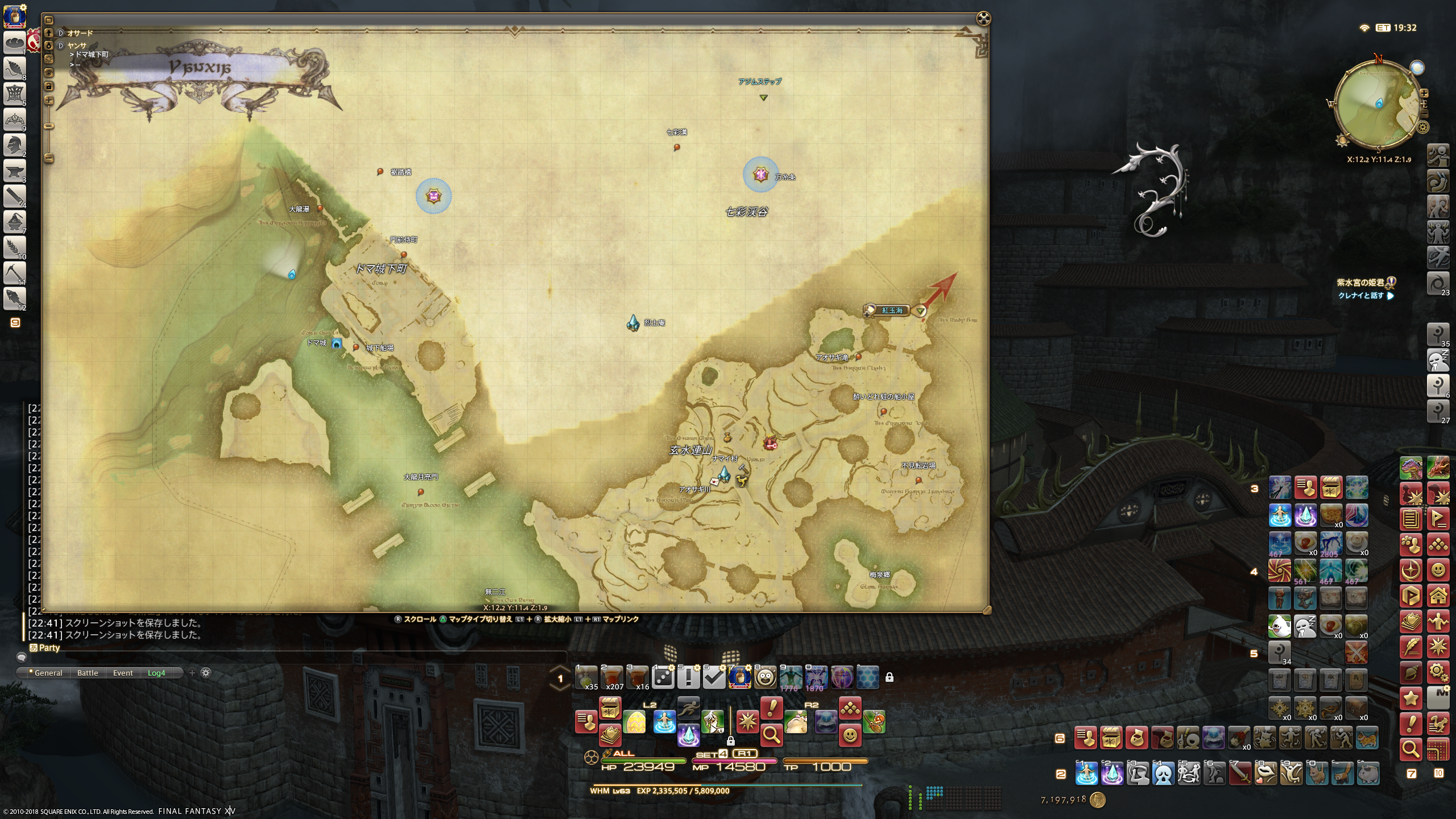
Task: Open the Event chat tab
Action: (123, 673)
